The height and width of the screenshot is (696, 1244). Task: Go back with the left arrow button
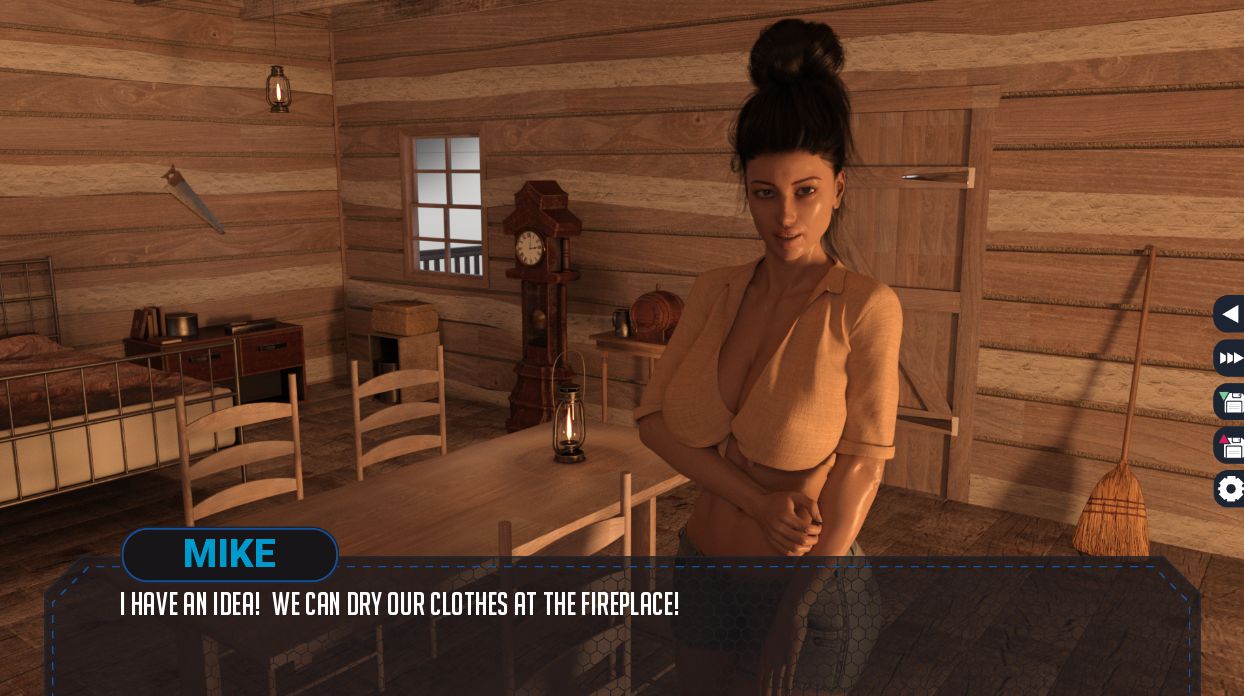1230,314
